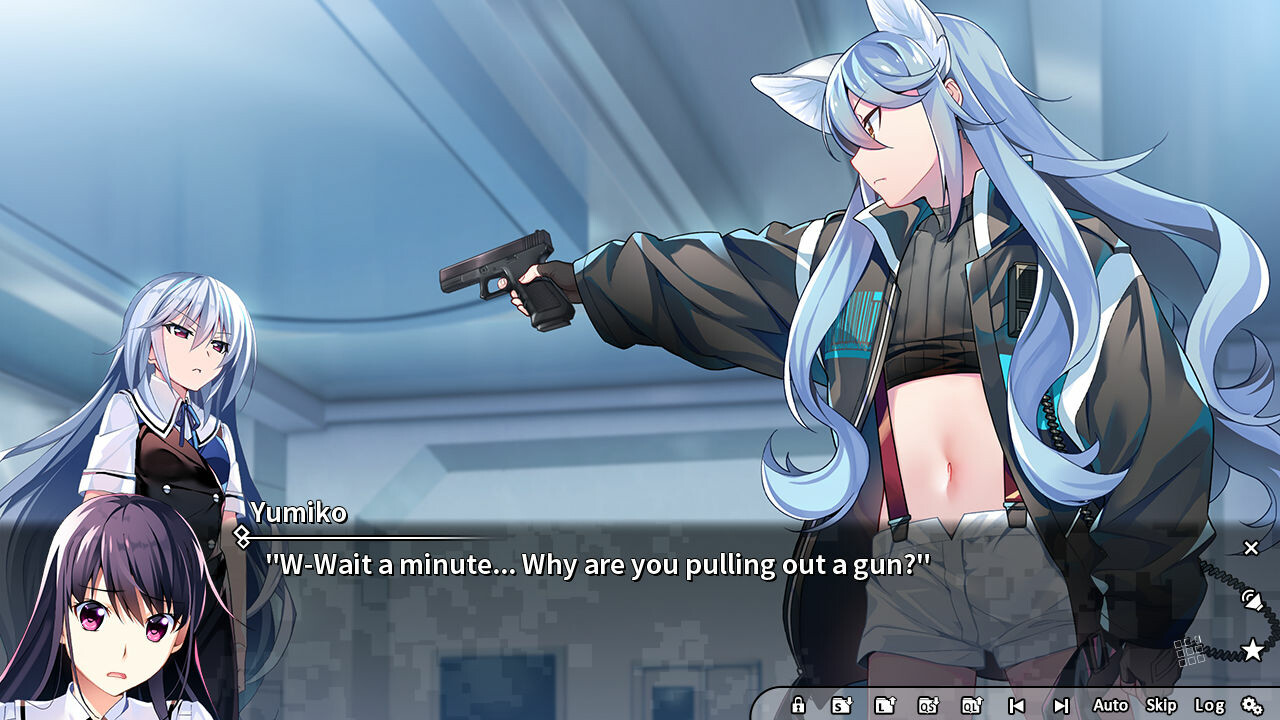Toggle the message window lock icon

click(798, 705)
